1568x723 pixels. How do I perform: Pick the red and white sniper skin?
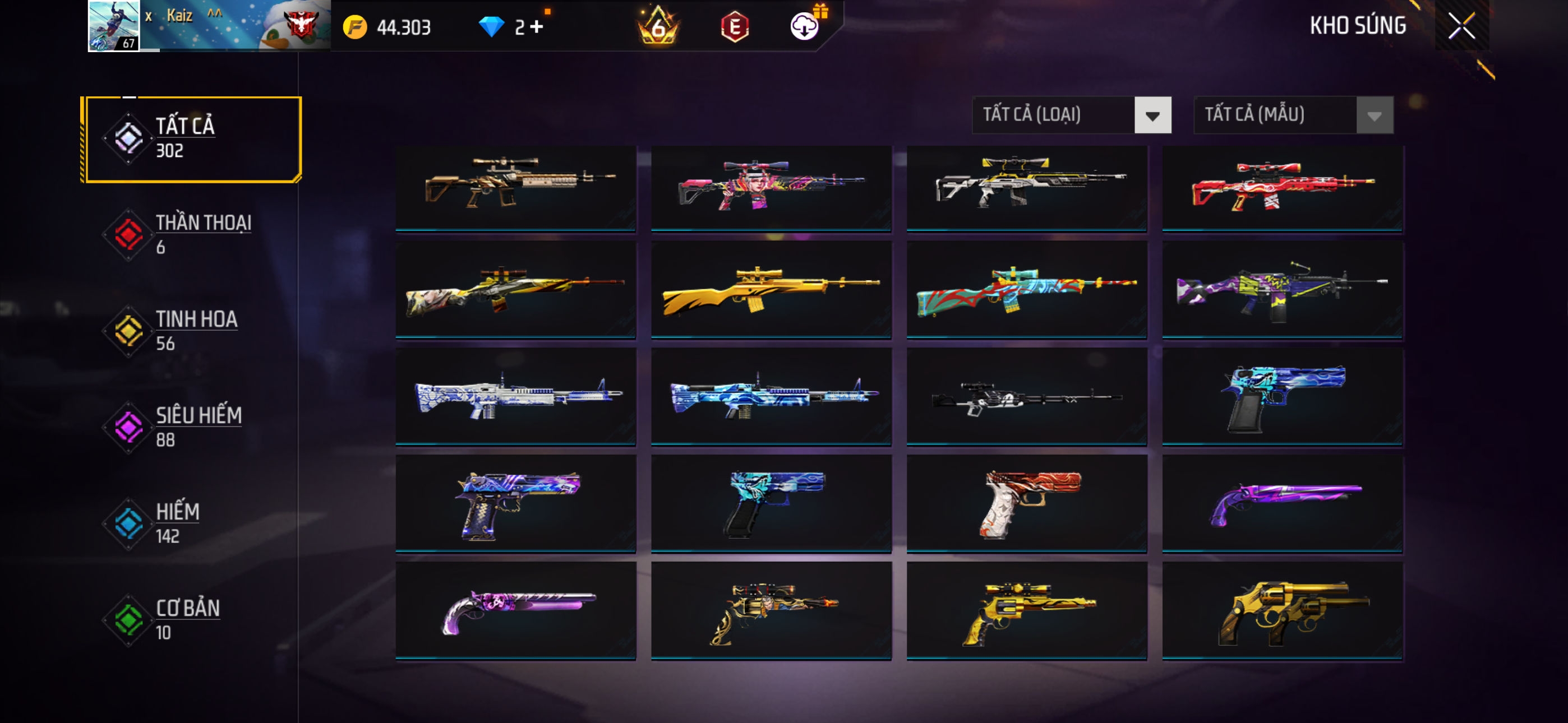pos(1282,187)
